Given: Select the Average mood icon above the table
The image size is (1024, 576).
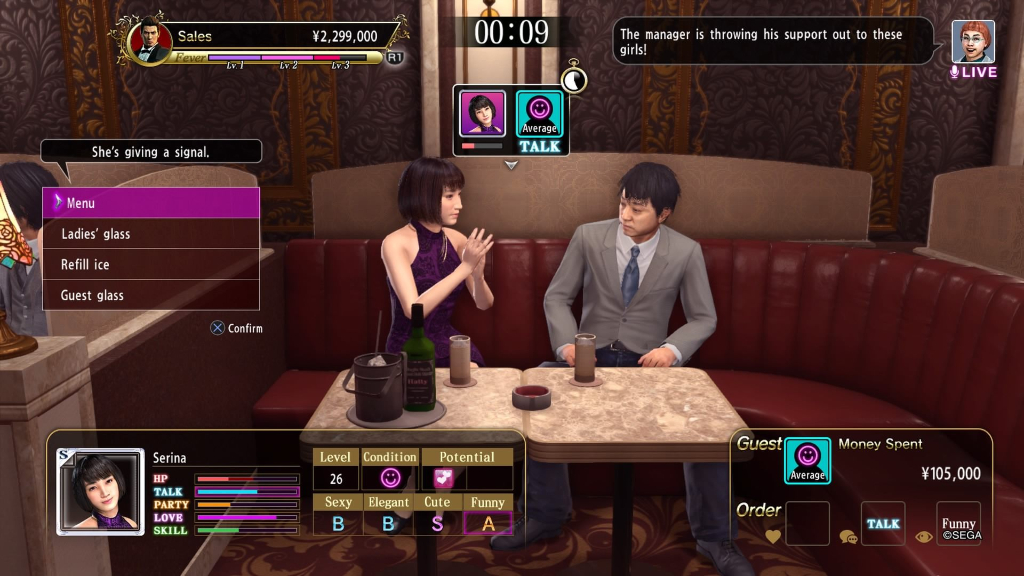Looking at the screenshot, I should click(539, 113).
